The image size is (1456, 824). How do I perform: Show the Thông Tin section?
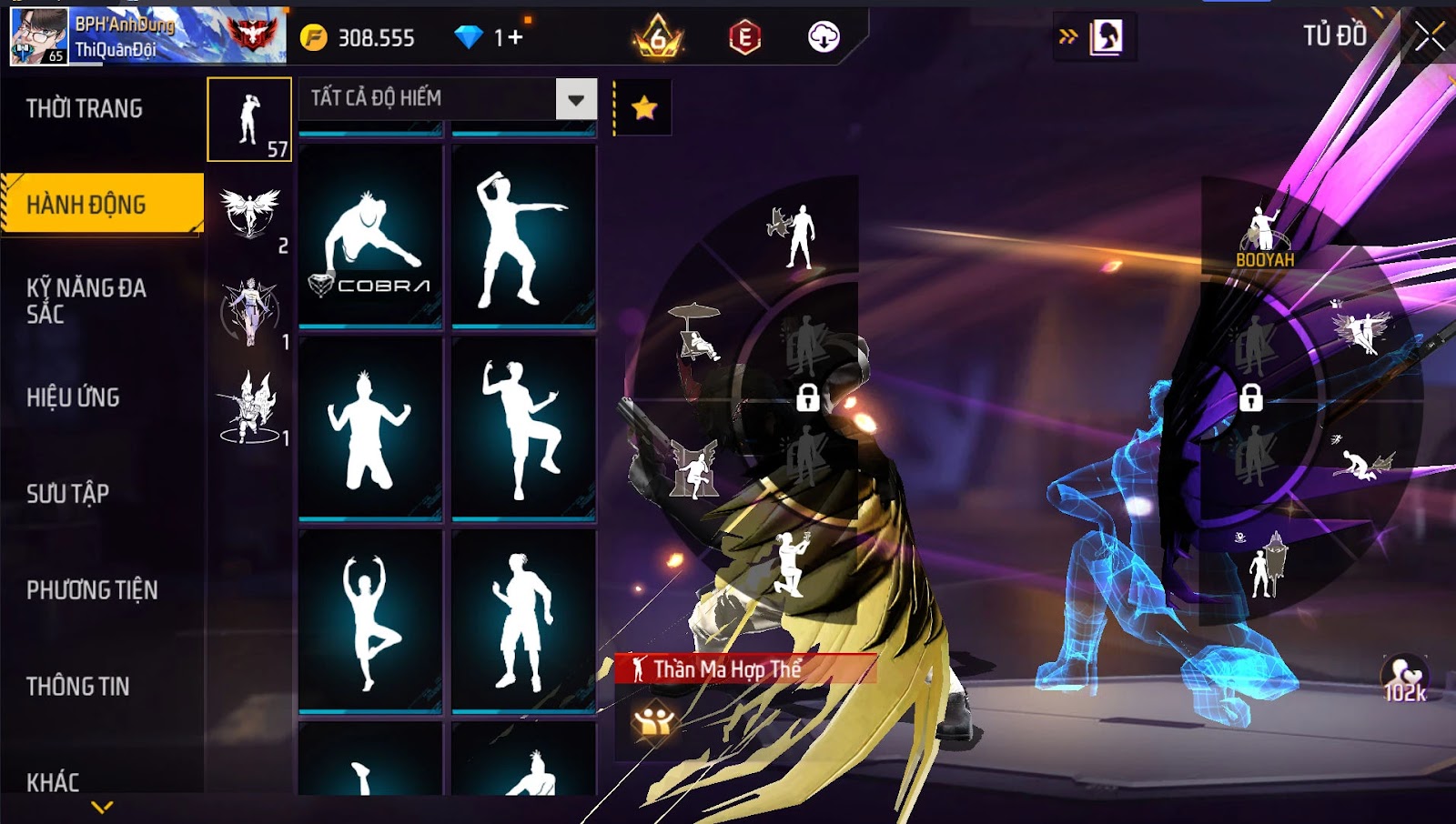coord(77,687)
